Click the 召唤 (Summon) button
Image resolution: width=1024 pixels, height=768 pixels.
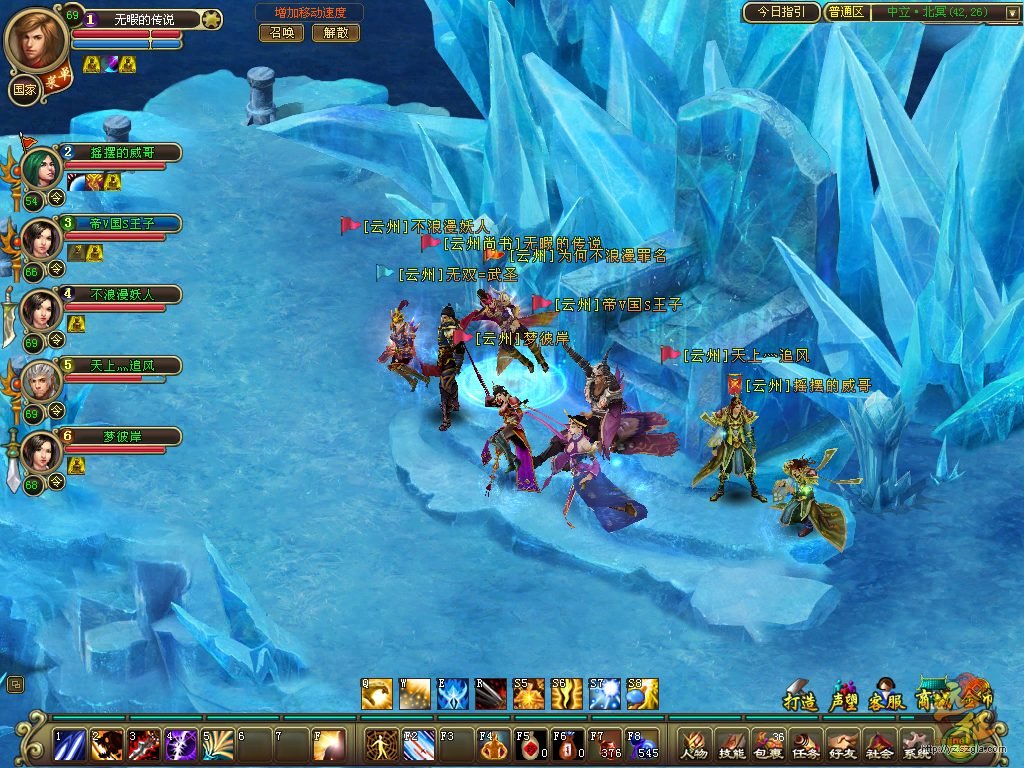point(282,33)
